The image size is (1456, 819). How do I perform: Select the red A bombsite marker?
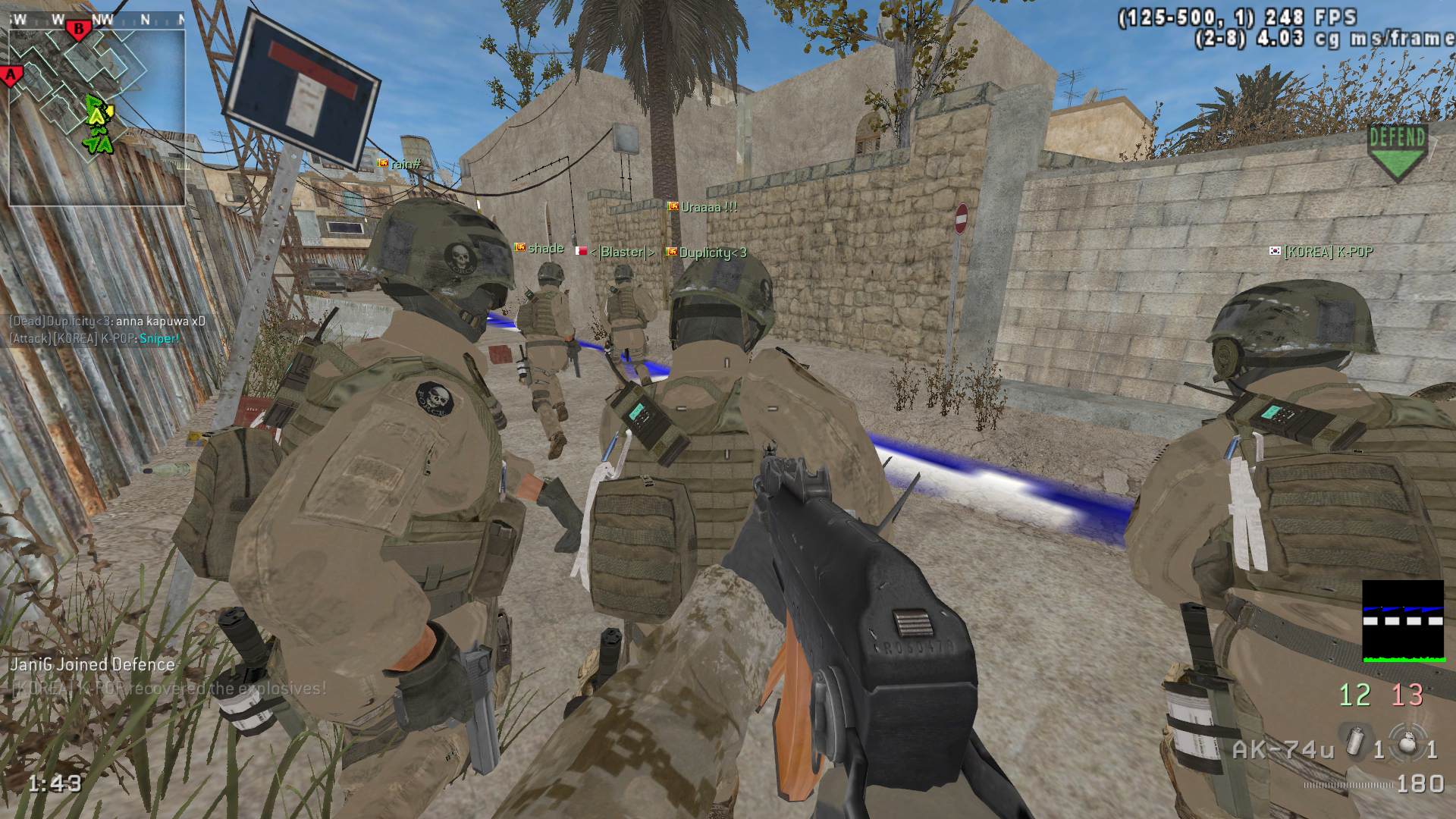[11, 75]
